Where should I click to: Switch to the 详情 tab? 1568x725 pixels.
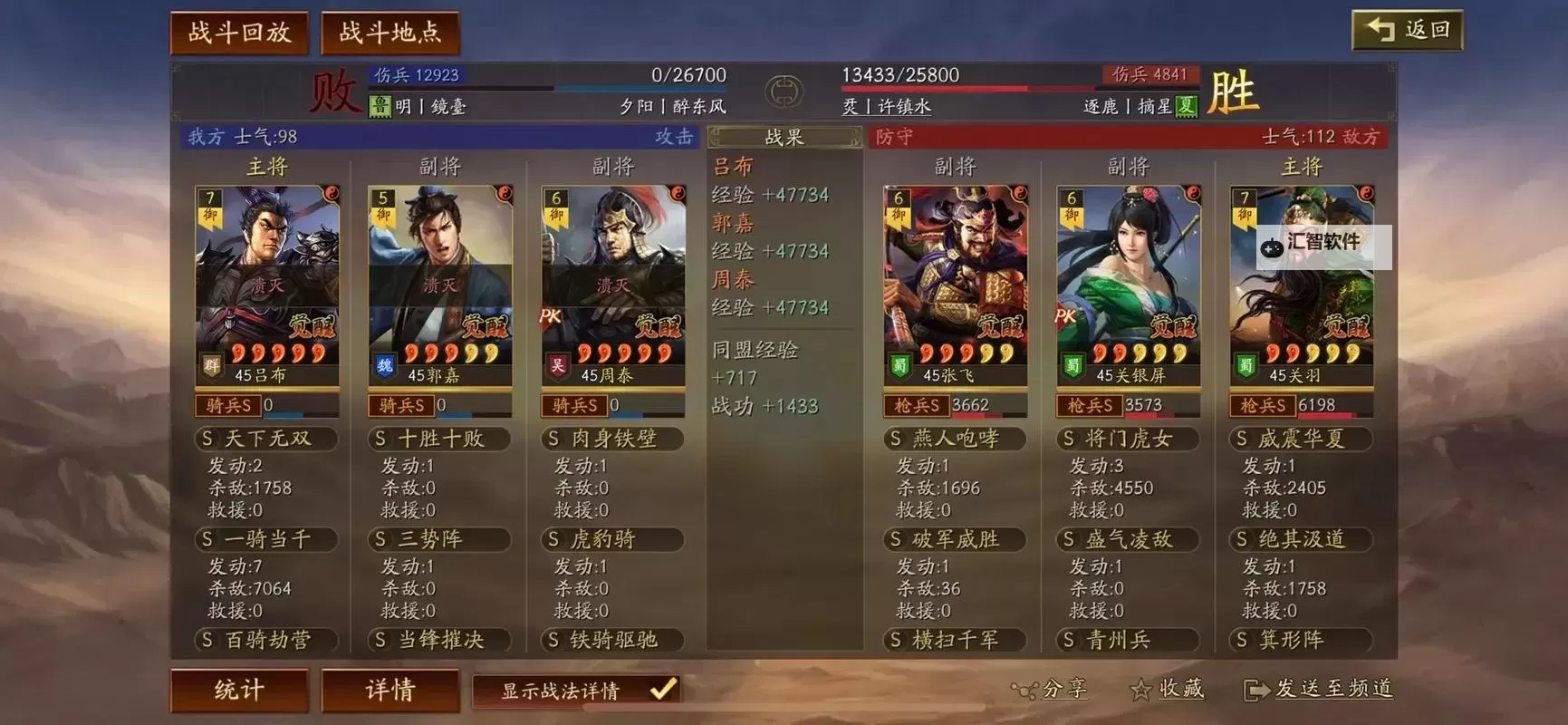tap(390, 690)
